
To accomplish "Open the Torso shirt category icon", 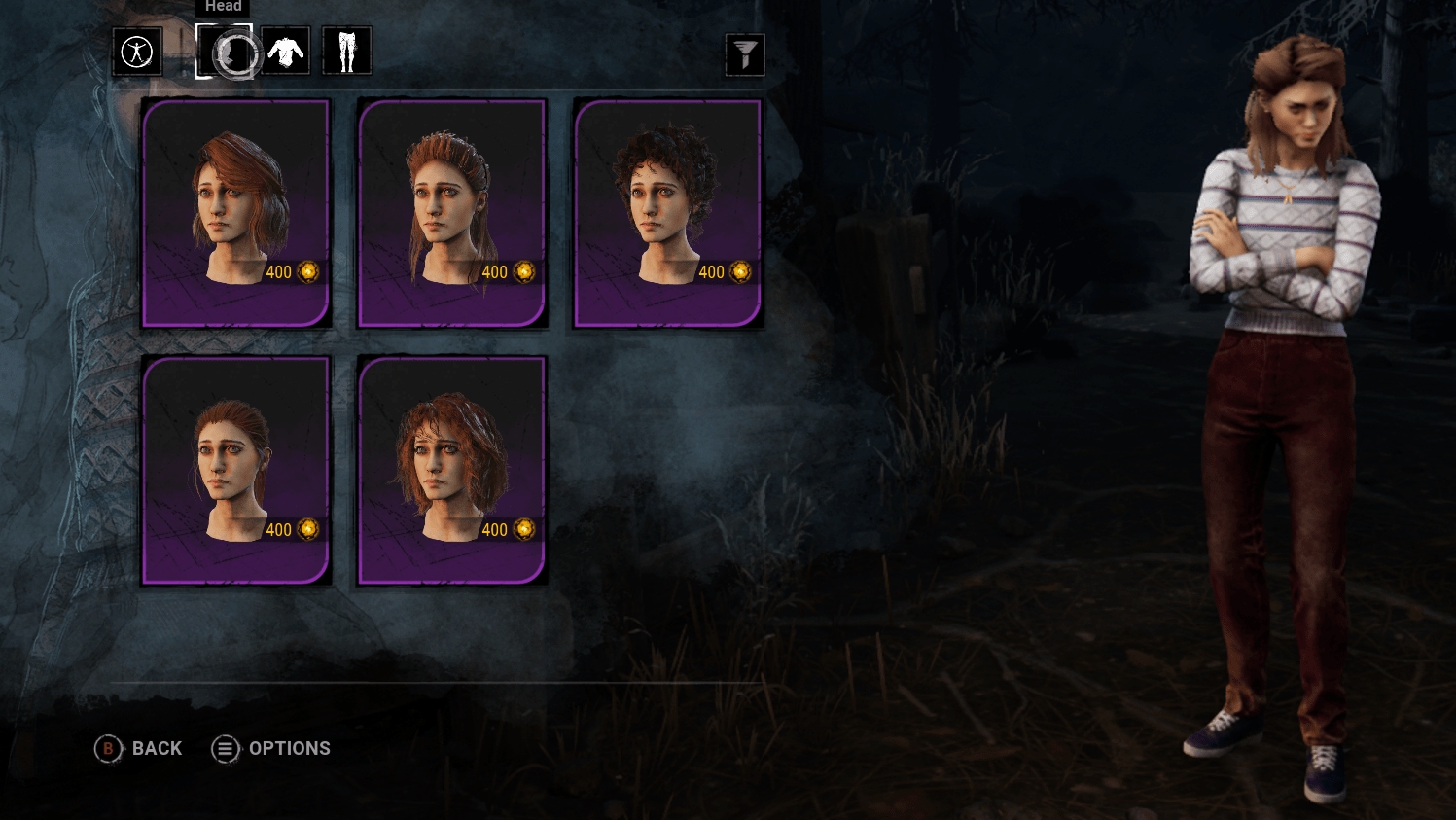I will 285,52.
